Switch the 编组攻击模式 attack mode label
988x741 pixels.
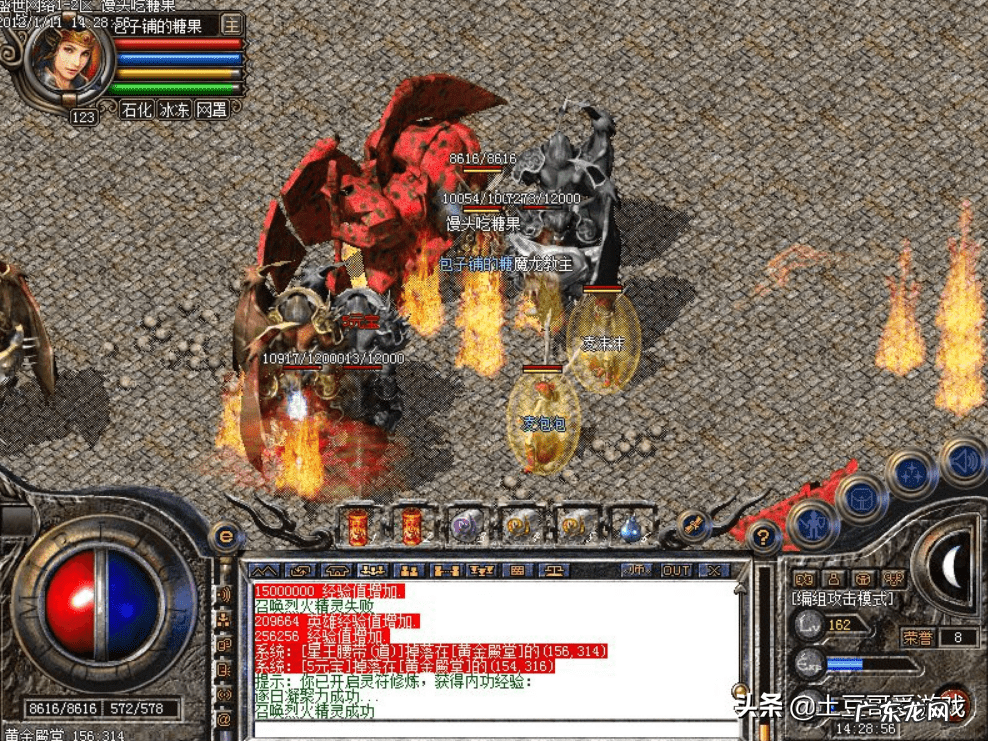click(843, 599)
